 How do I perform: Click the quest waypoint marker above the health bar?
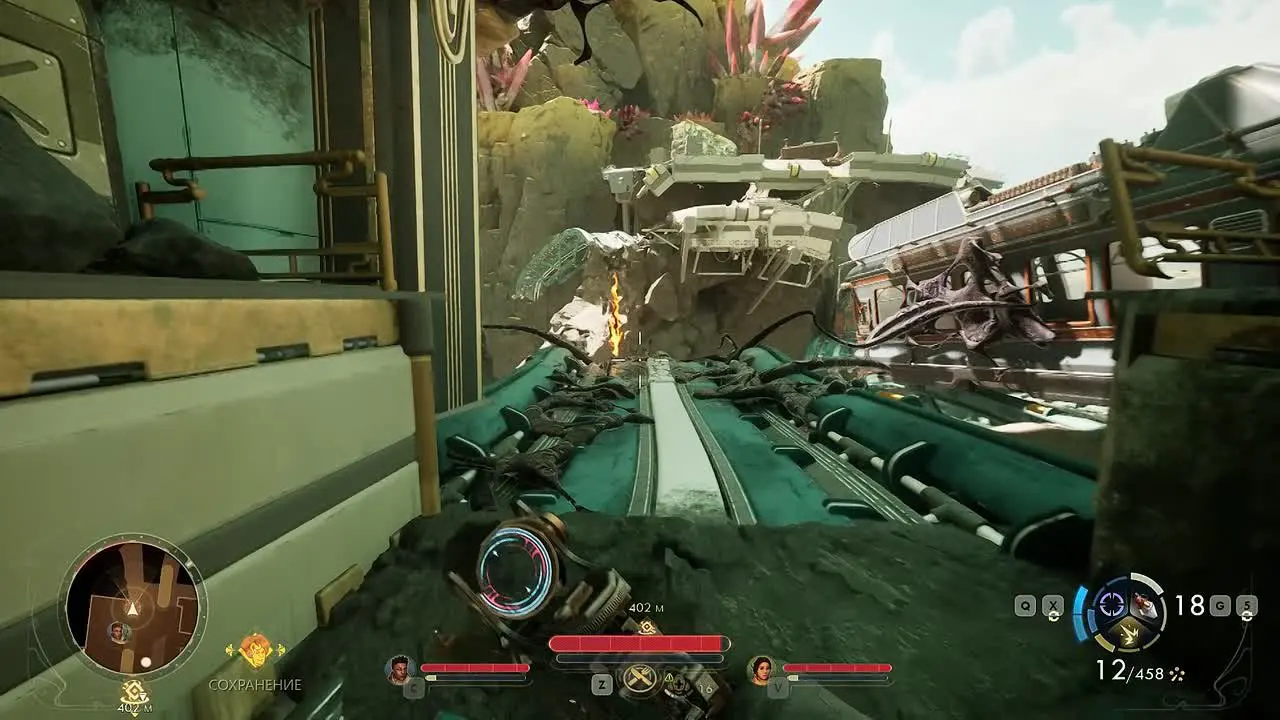[x=647, y=626]
